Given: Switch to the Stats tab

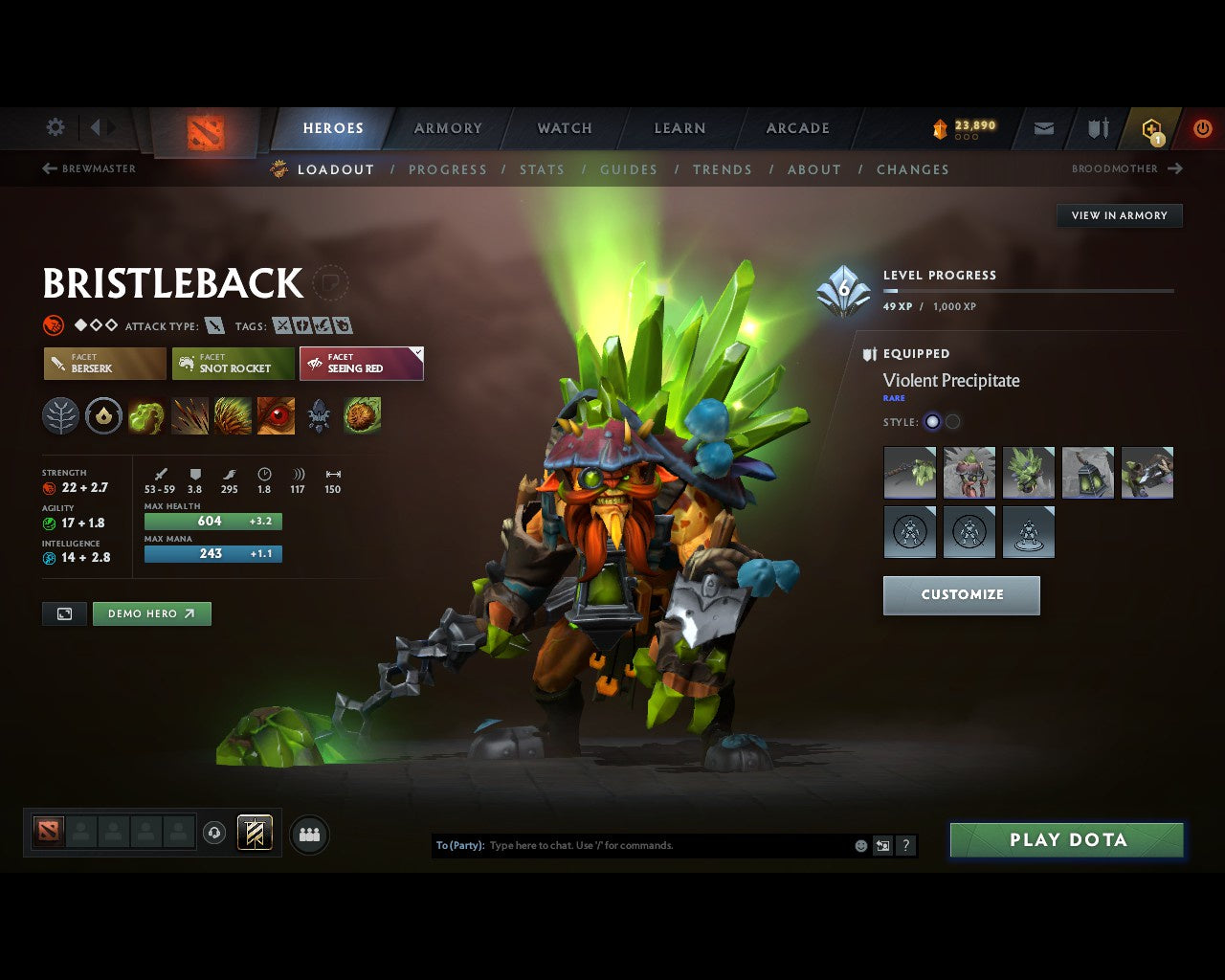Looking at the screenshot, I should click(543, 169).
